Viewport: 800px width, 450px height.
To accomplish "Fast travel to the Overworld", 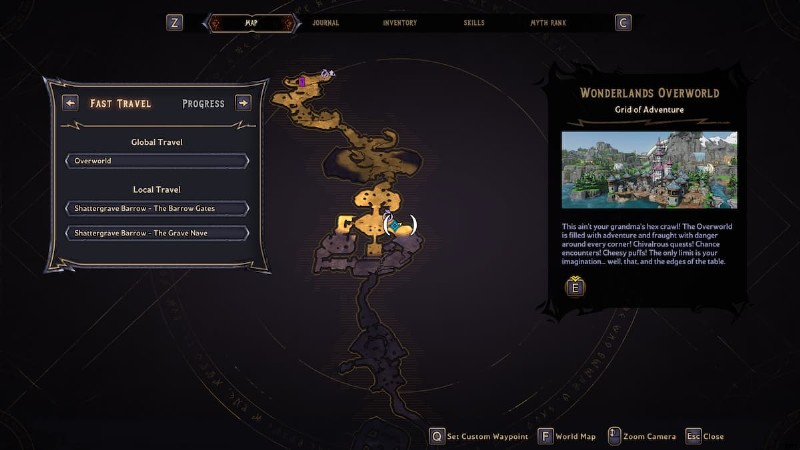I will tap(157, 161).
